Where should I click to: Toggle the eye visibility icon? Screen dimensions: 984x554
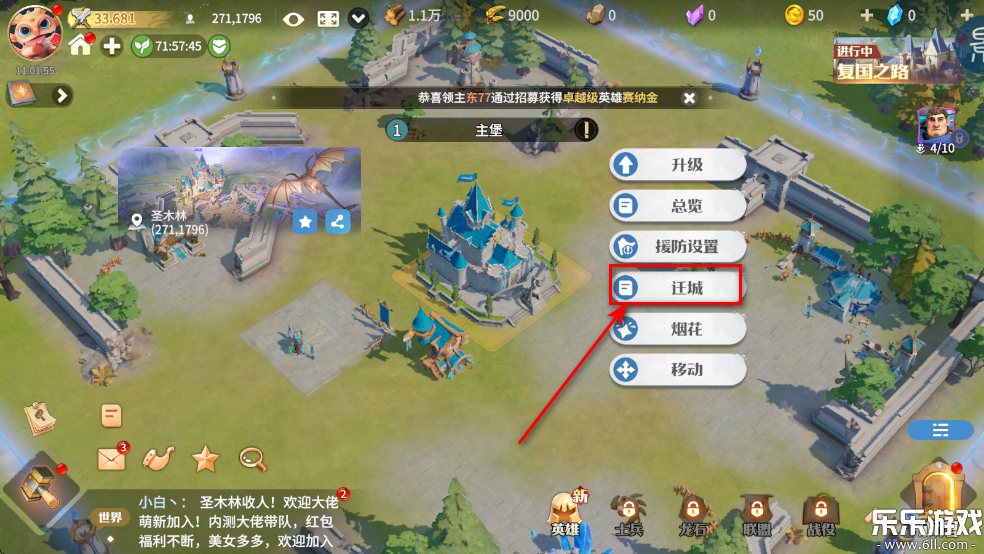click(x=293, y=18)
